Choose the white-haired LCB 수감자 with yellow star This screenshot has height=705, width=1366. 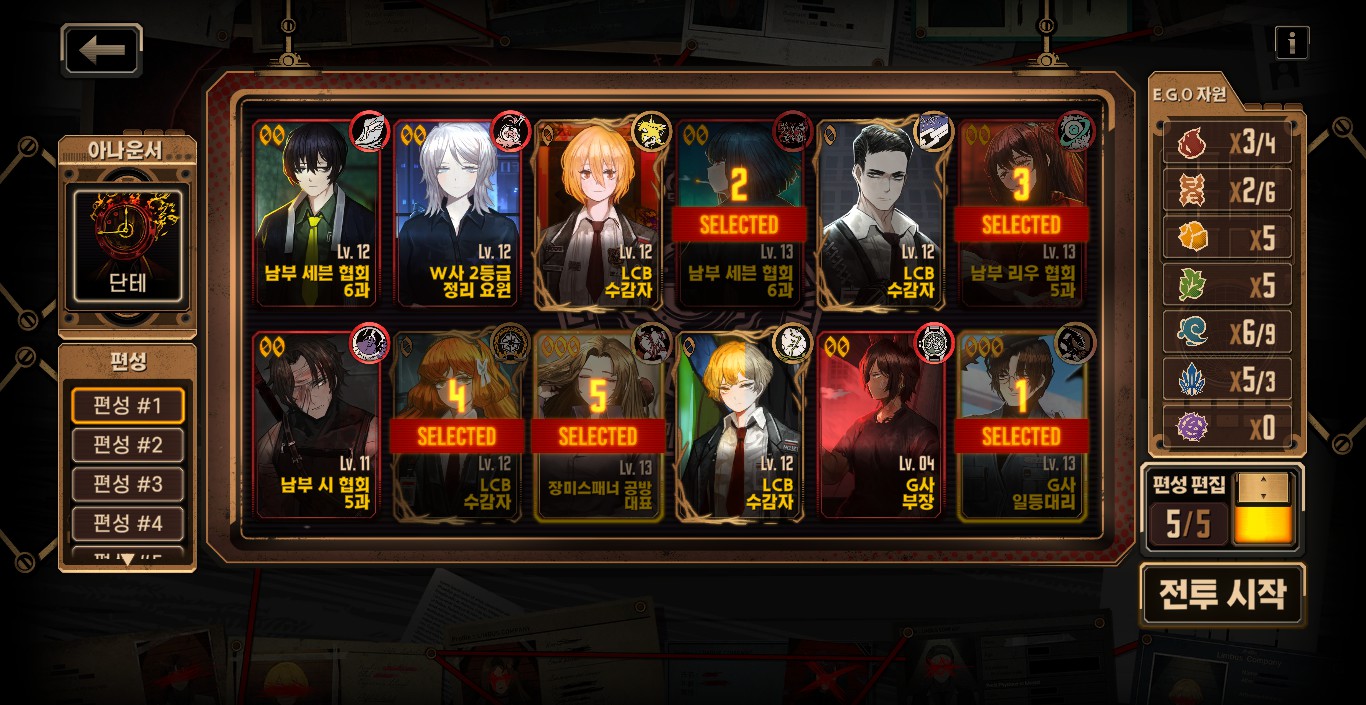coord(598,214)
